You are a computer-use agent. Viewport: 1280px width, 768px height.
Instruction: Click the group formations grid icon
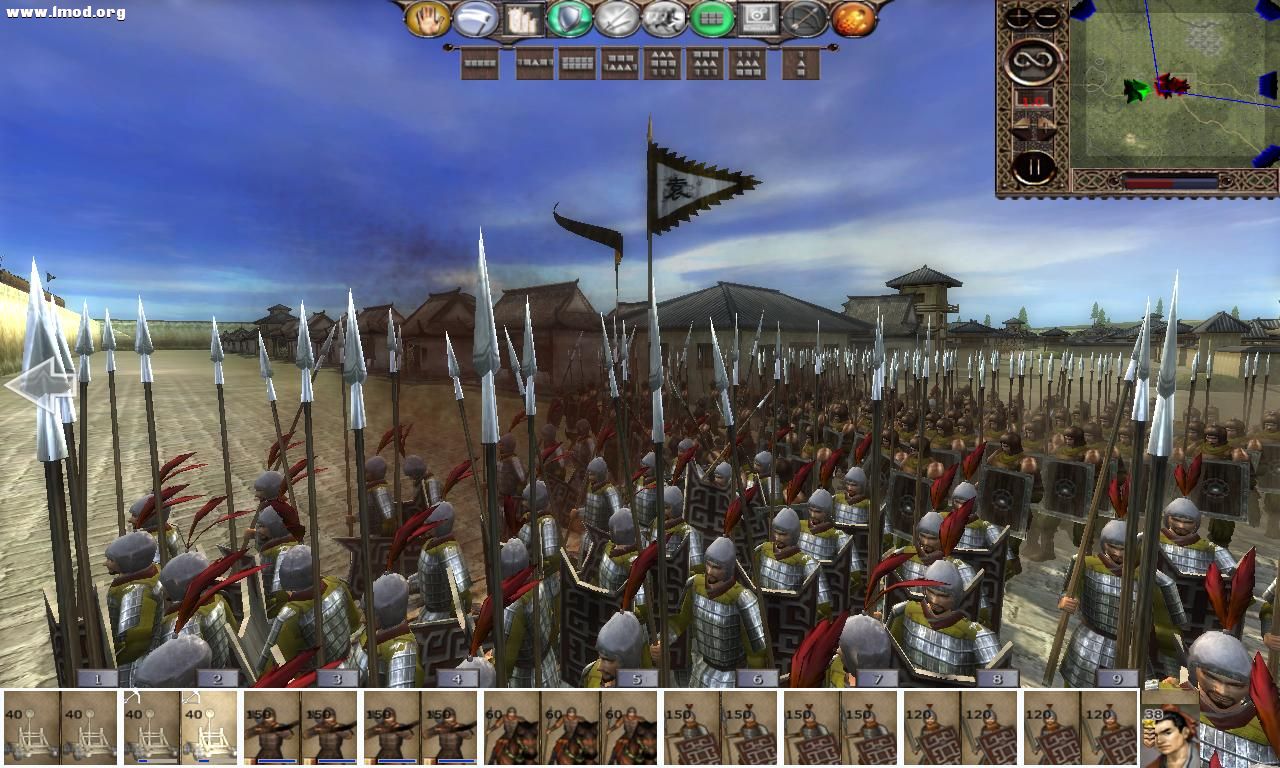pyautogui.click(x=712, y=20)
